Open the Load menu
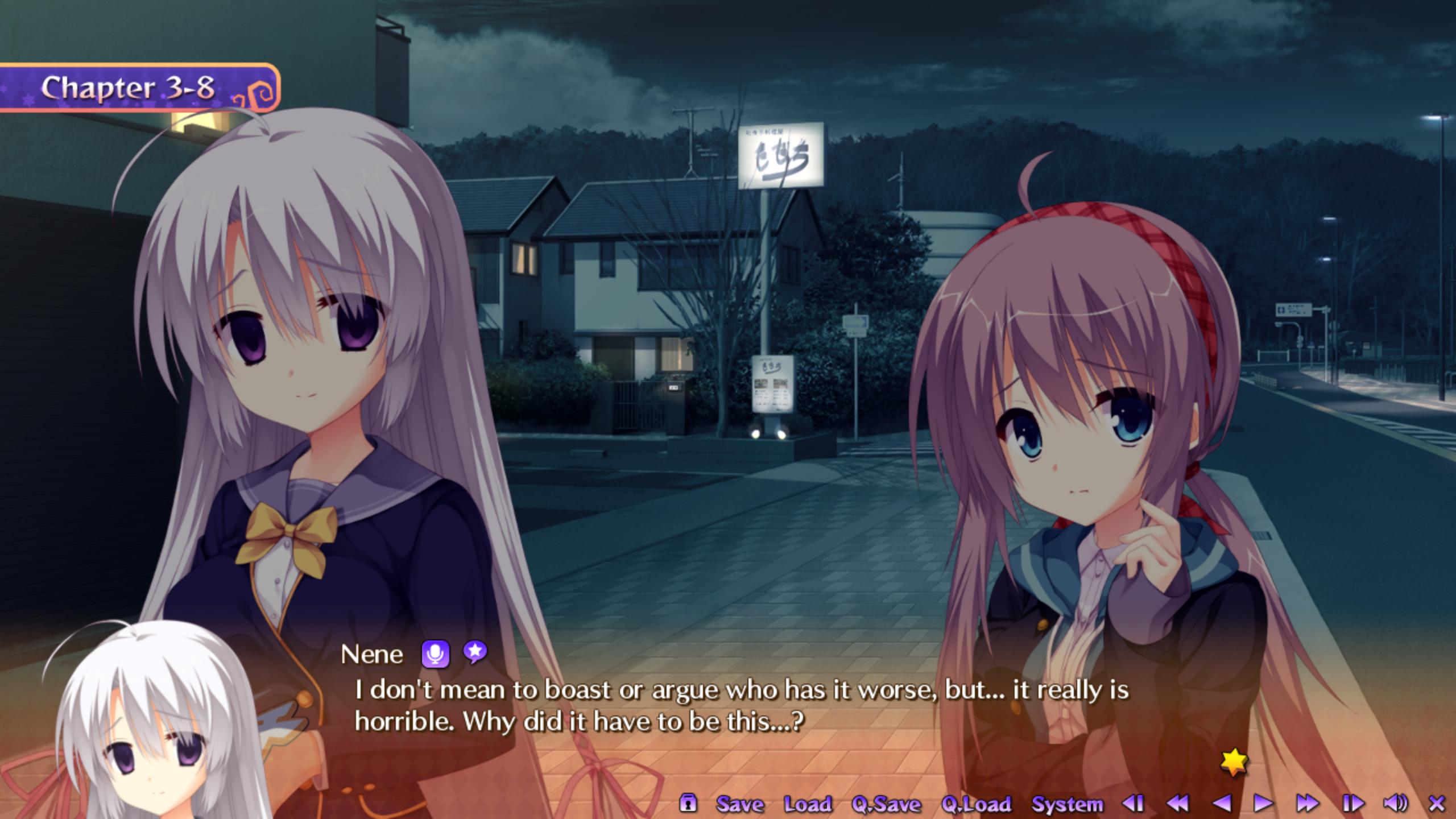The height and width of the screenshot is (819, 1456). click(808, 804)
